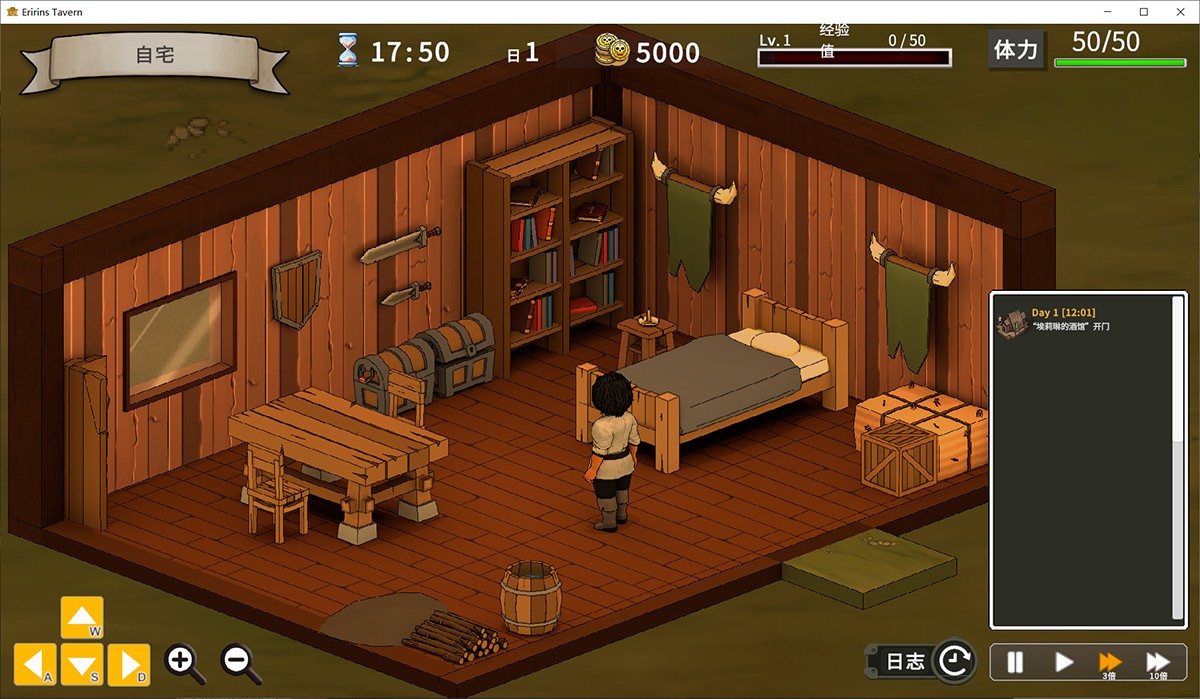Resume normal speed with the play button
1200x699 pixels.
[1064, 661]
